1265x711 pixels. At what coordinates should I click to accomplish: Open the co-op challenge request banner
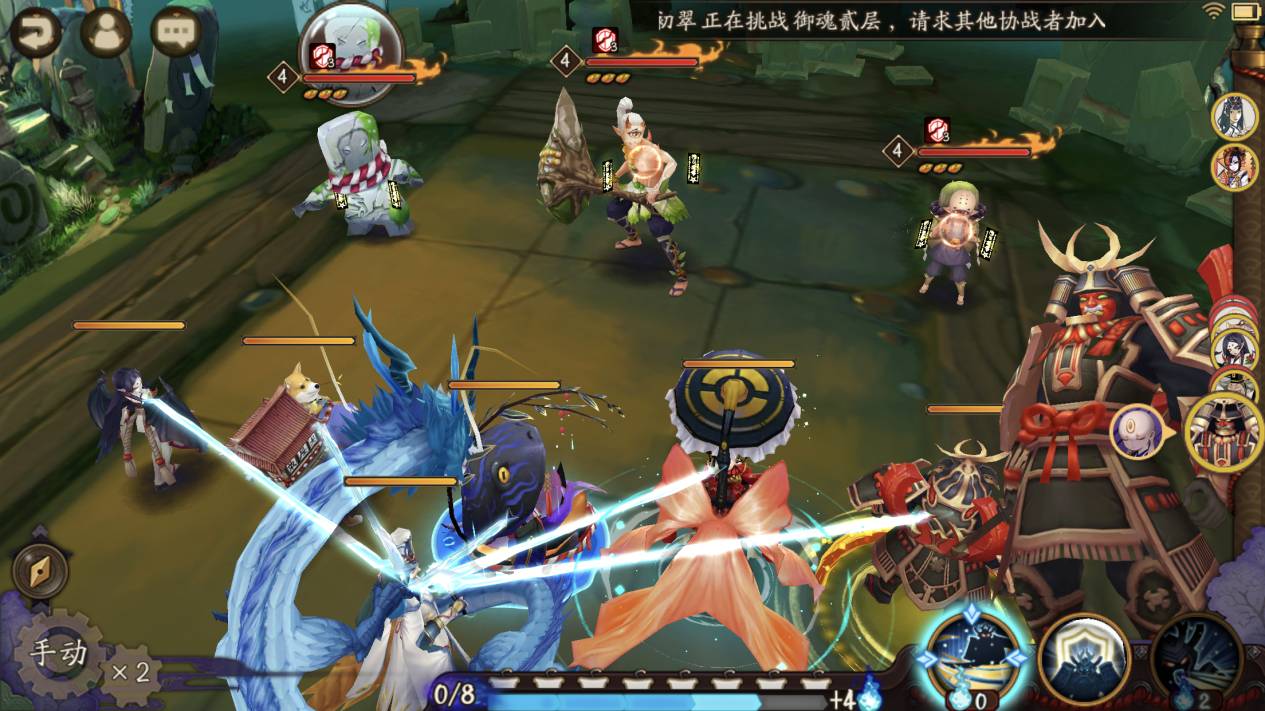click(880, 20)
